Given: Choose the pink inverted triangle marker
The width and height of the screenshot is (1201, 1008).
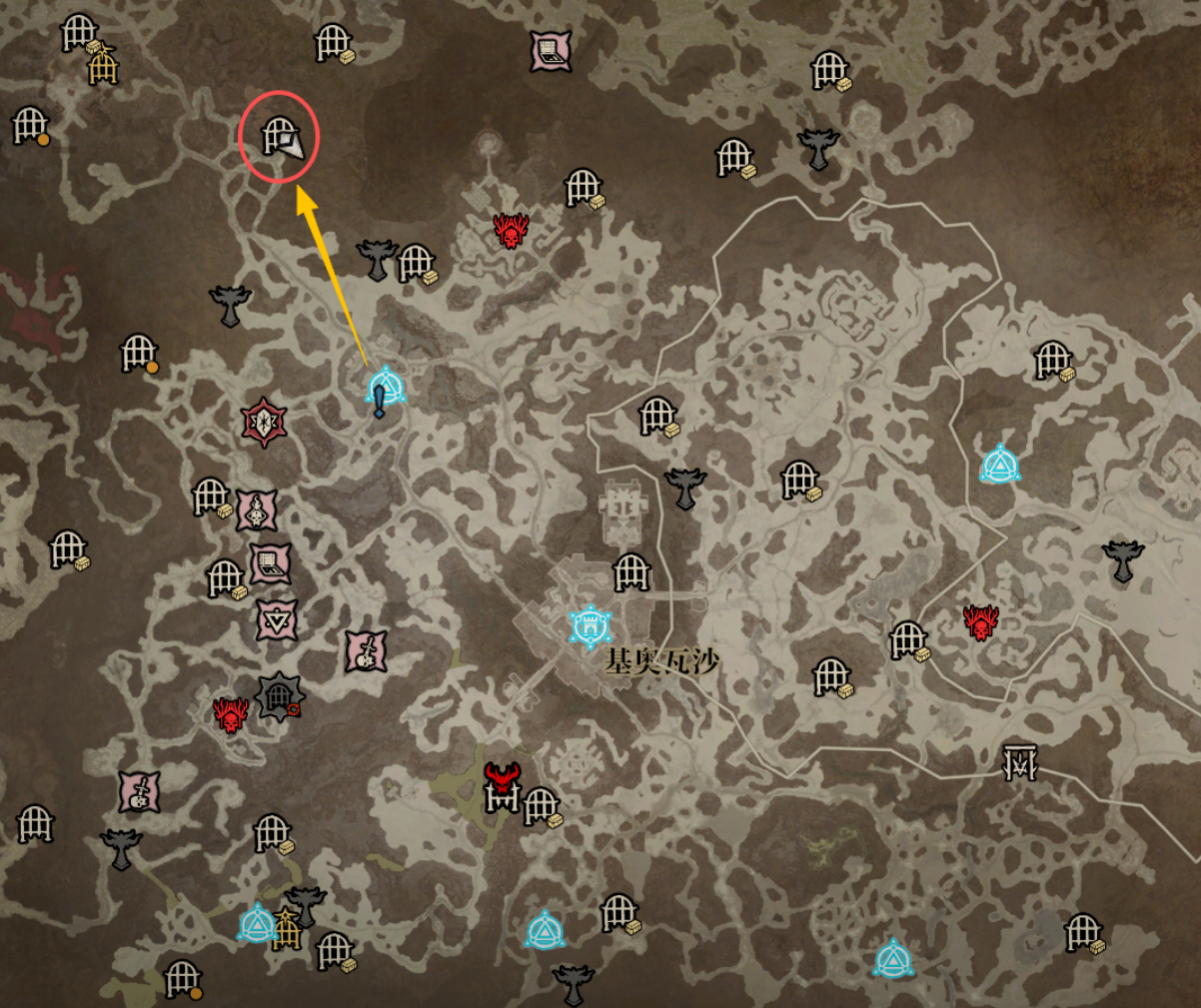Looking at the screenshot, I should [x=276, y=620].
